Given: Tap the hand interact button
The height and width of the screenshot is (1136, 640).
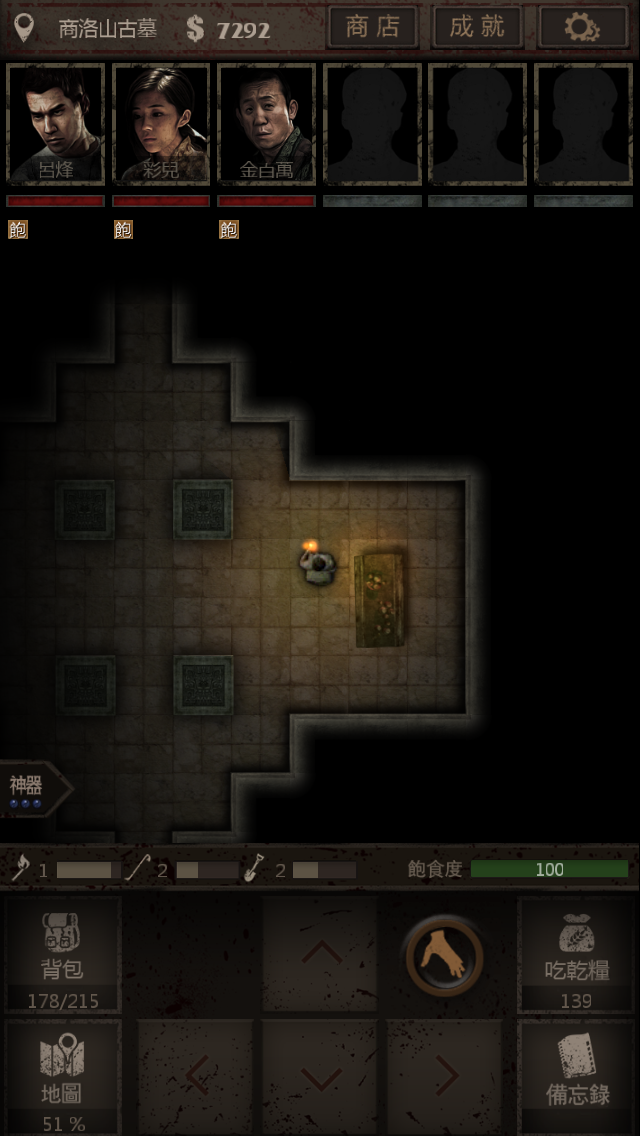Looking at the screenshot, I should pyautogui.click(x=443, y=957).
